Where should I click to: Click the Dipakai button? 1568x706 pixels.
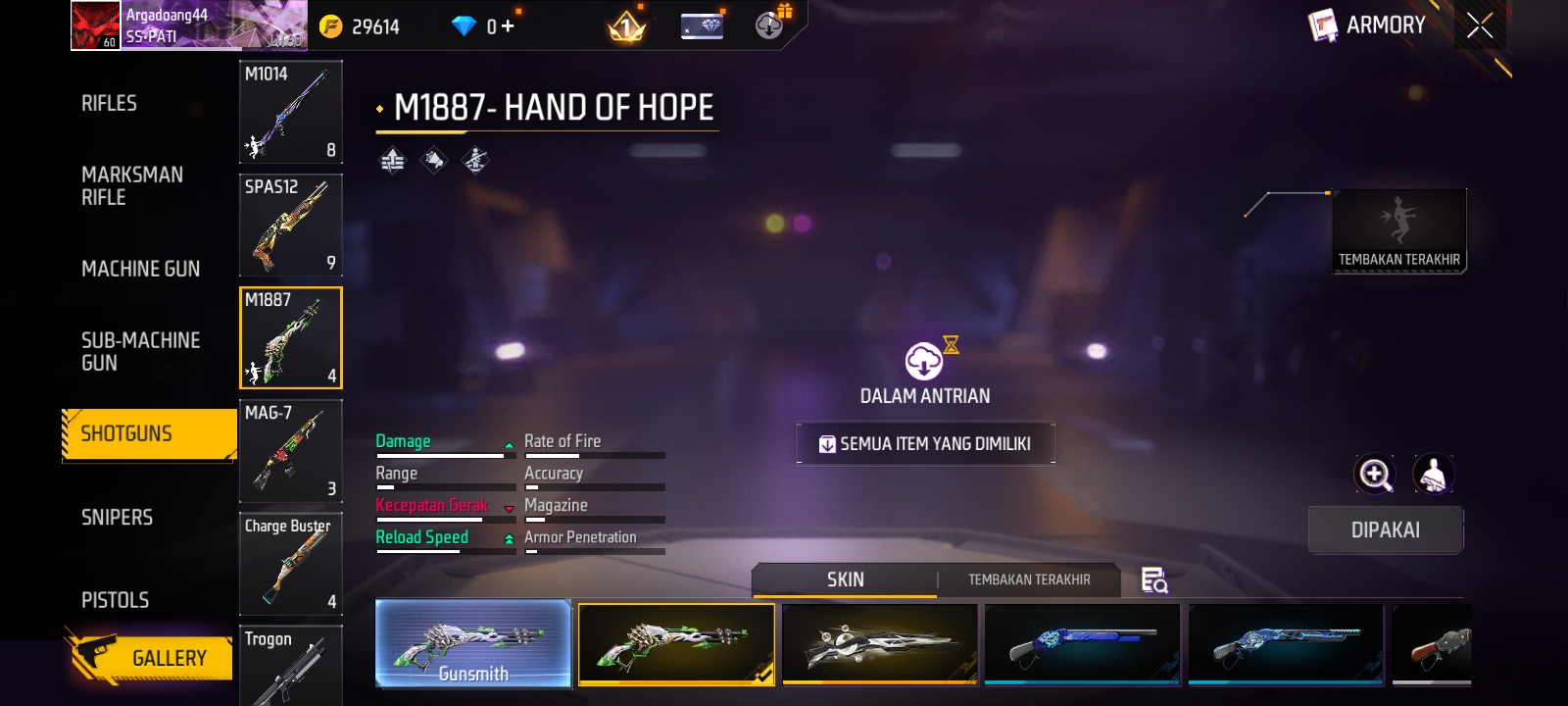(1385, 529)
